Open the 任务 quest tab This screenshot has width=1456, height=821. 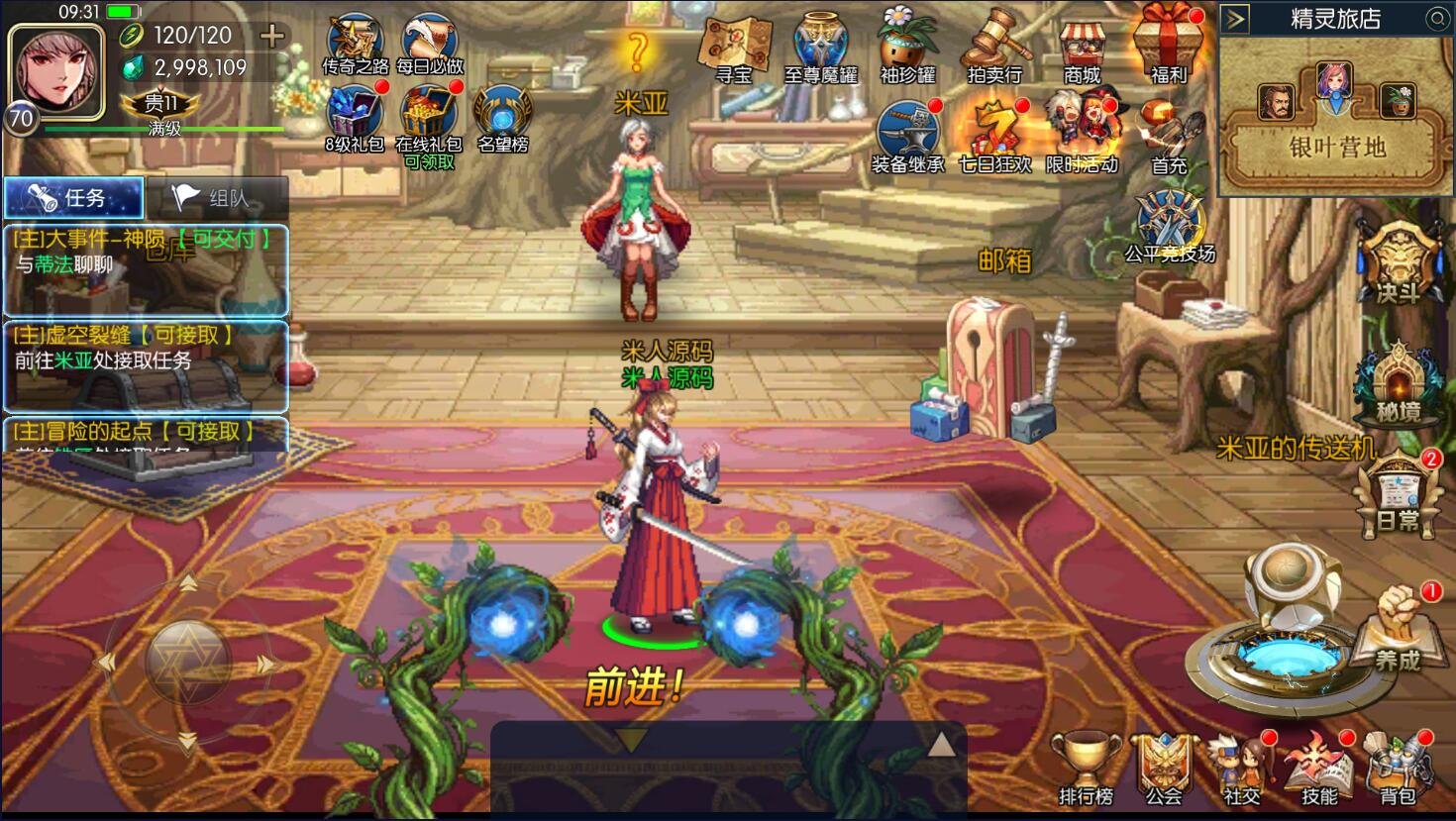[74, 198]
